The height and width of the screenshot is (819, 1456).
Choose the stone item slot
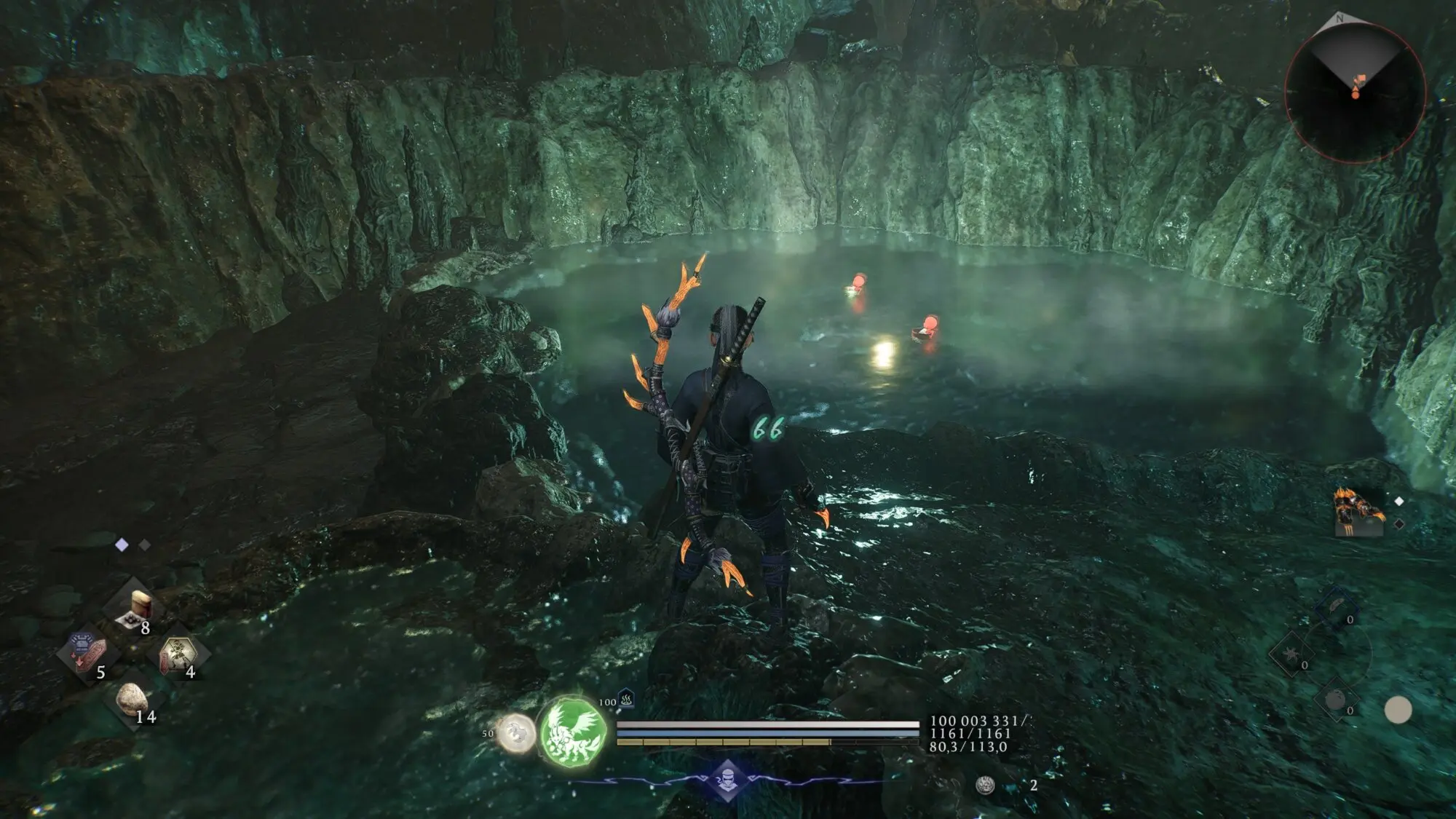tap(132, 699)
